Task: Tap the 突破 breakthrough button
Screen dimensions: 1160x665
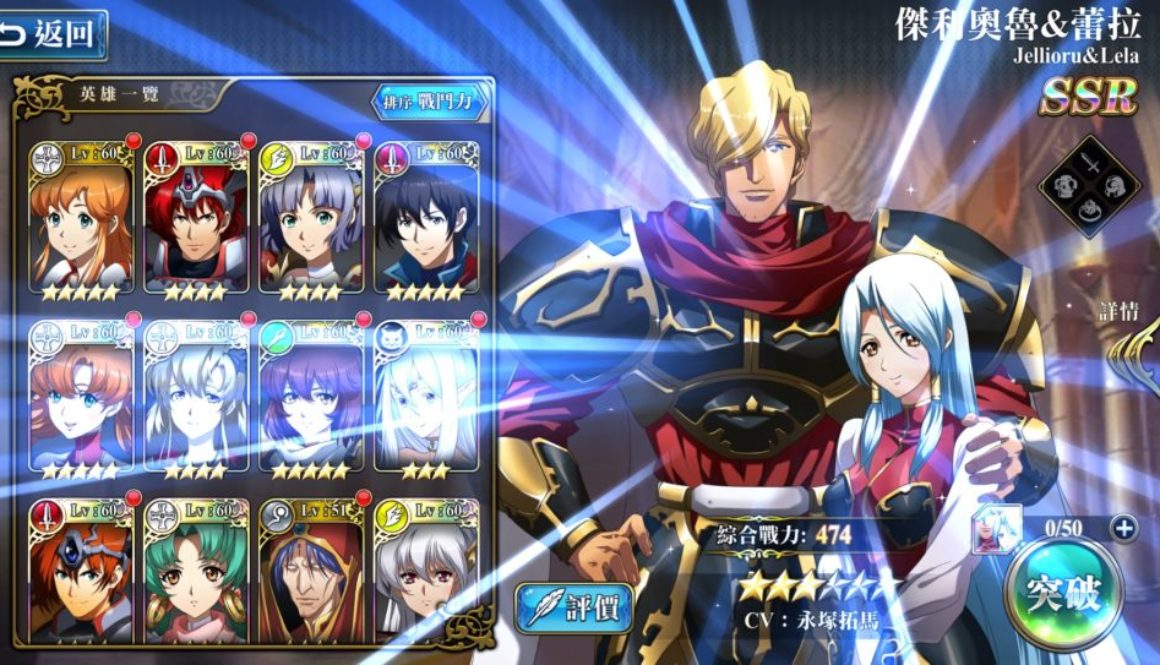Action: (1062, 594)
